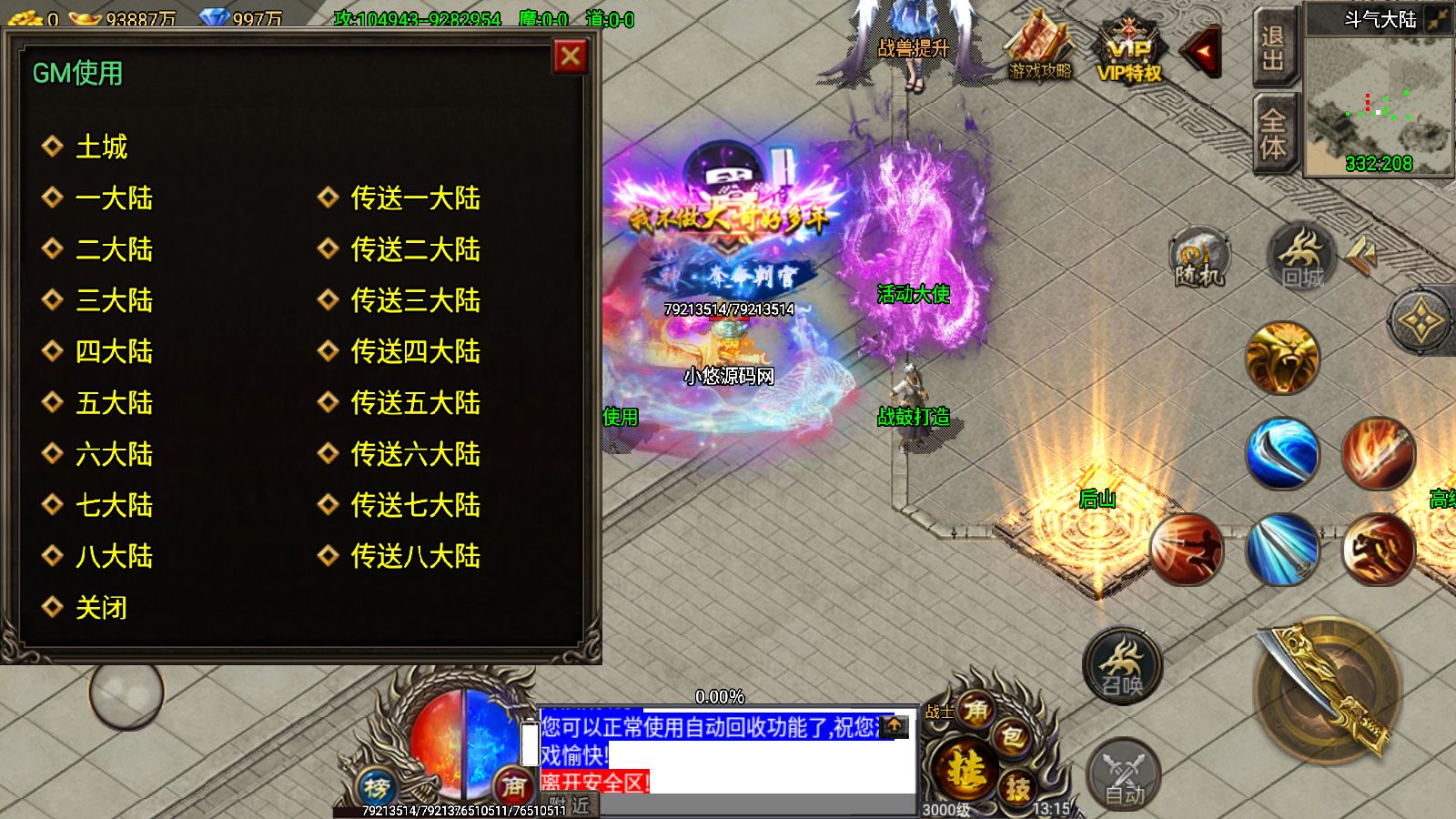Hit the main golden sword attack button
The width and height of the screenshot is (1456, 819).
1330,693
